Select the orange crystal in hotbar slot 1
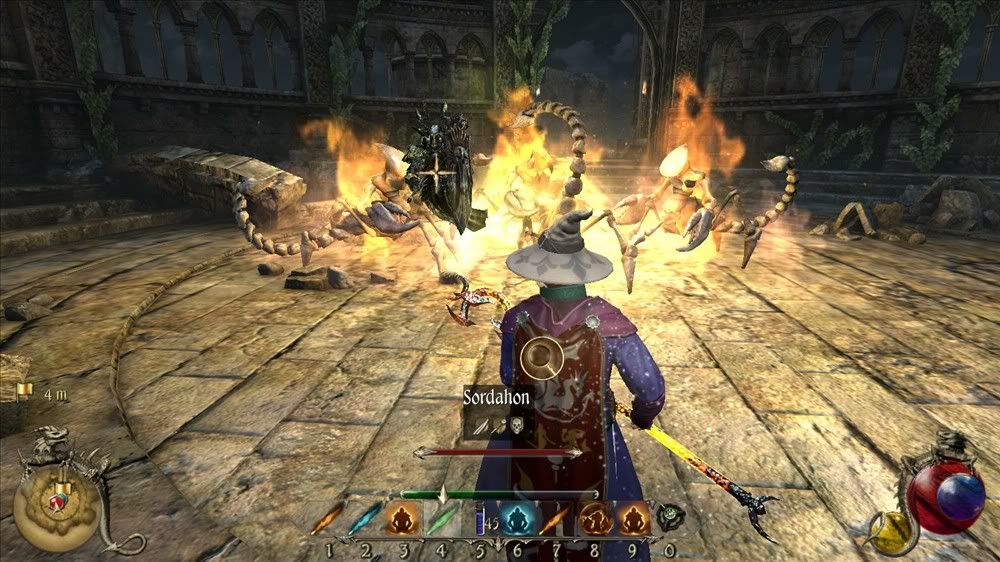Screen dimensions: 1000x562 pos(327,519)
